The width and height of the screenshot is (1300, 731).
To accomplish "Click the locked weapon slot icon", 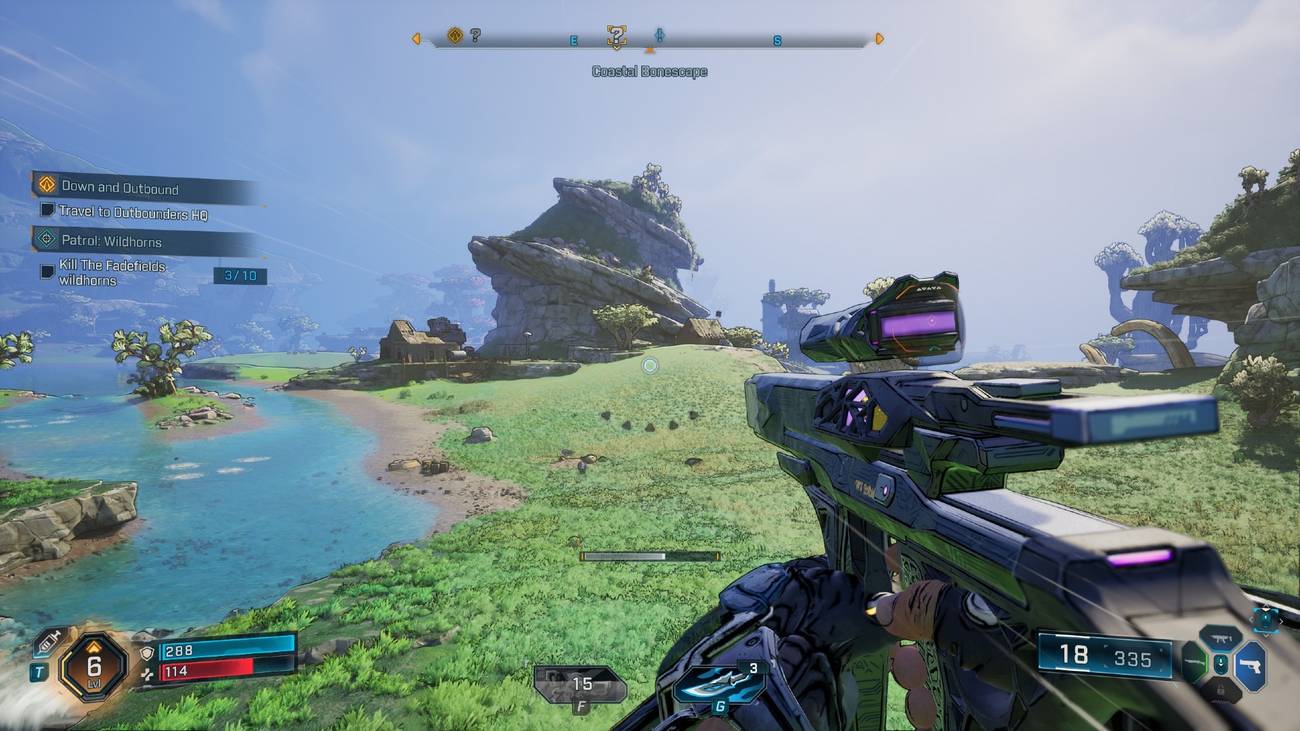I will [1220, 690].
